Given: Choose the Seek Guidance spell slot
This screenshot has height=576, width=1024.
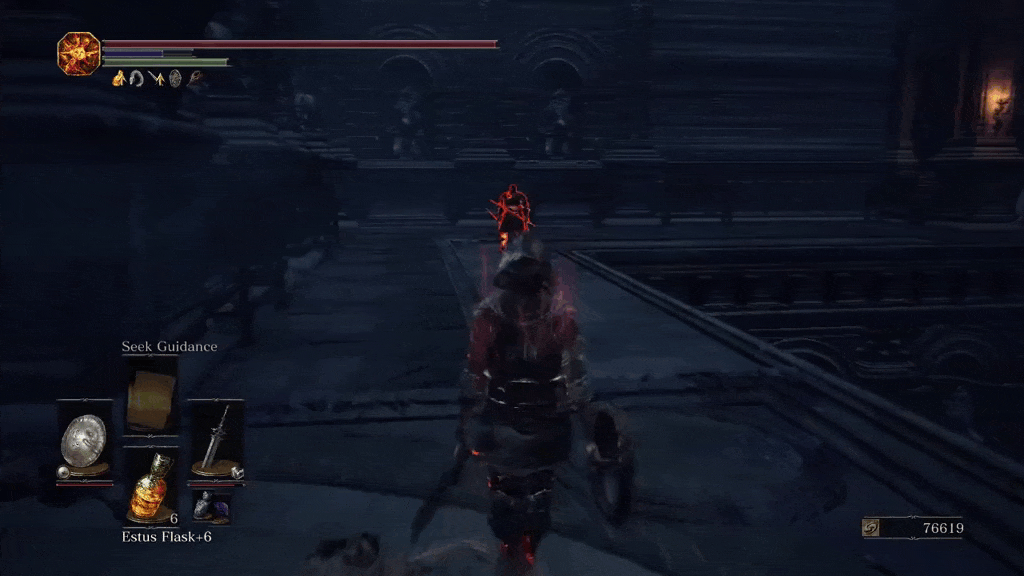Looking at the screenshot, I should 152,394.
